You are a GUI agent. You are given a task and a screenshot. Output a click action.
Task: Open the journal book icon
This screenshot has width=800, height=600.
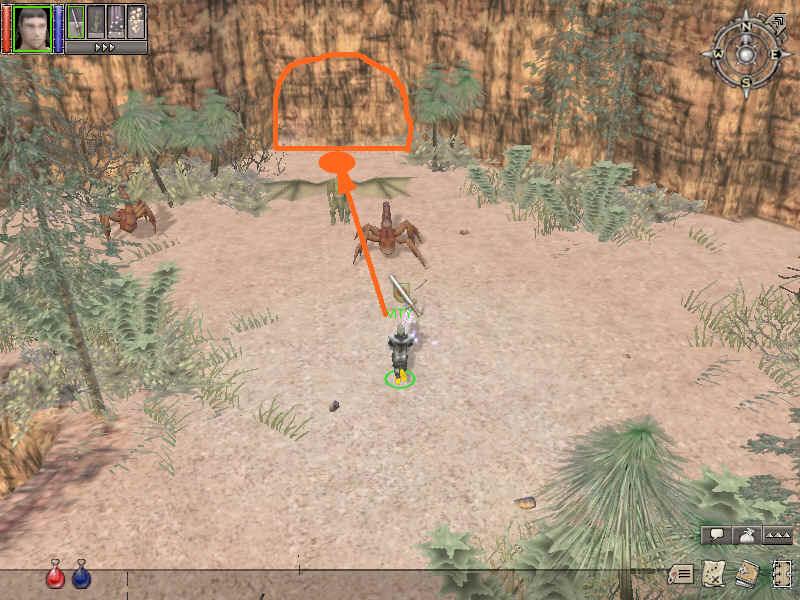(746, 574)
